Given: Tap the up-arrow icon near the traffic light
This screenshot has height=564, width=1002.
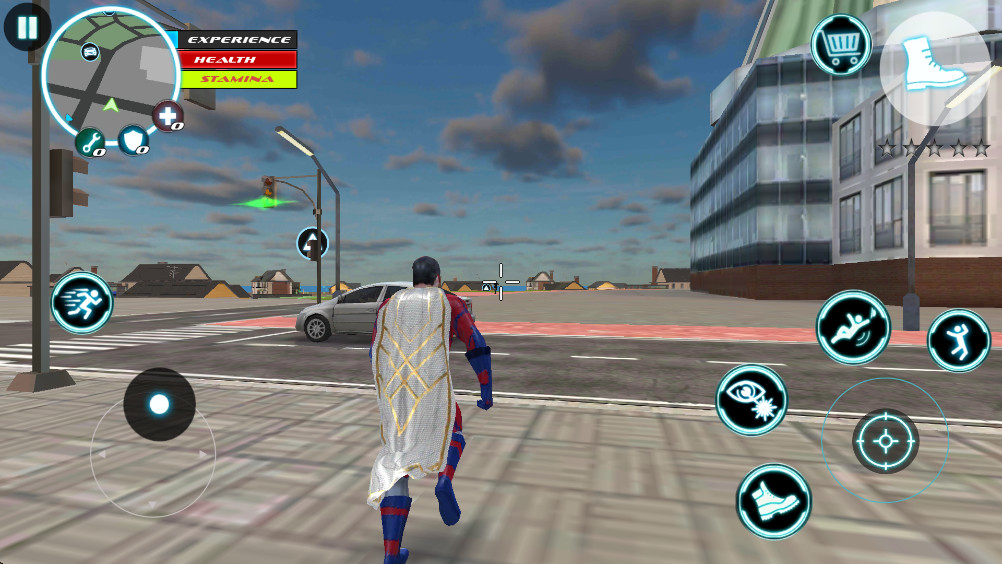Looking at the screenshot, I should coord(312,242).
